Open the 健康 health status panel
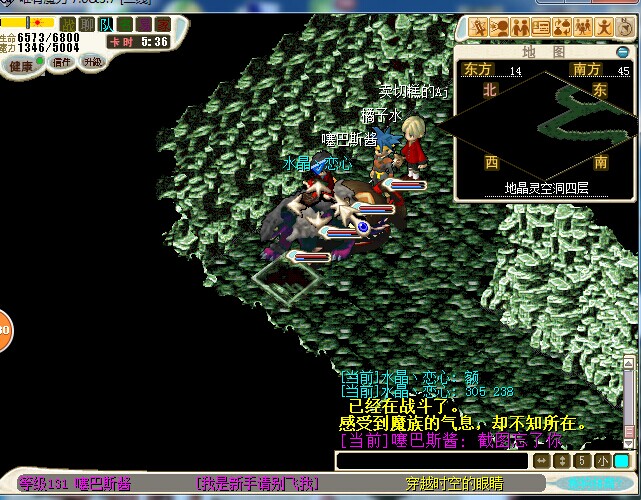This screenshot has width=641, height=500. [20, 64]
